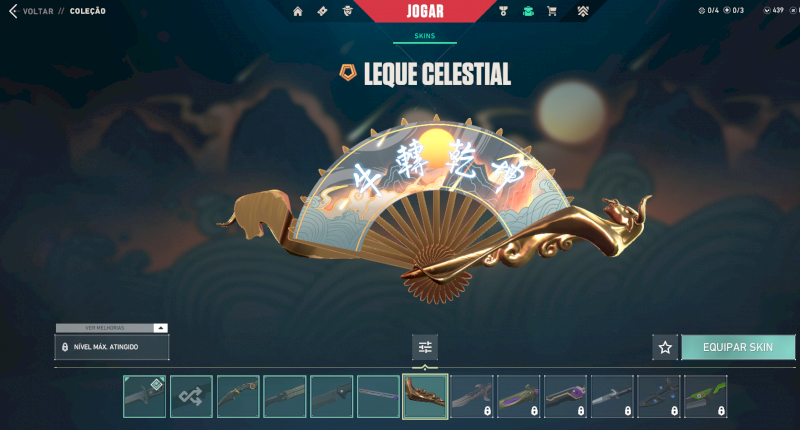The image size is (800, 430).
Task: Equip the skin with Equipar Skin
Action: pos(738,347)
